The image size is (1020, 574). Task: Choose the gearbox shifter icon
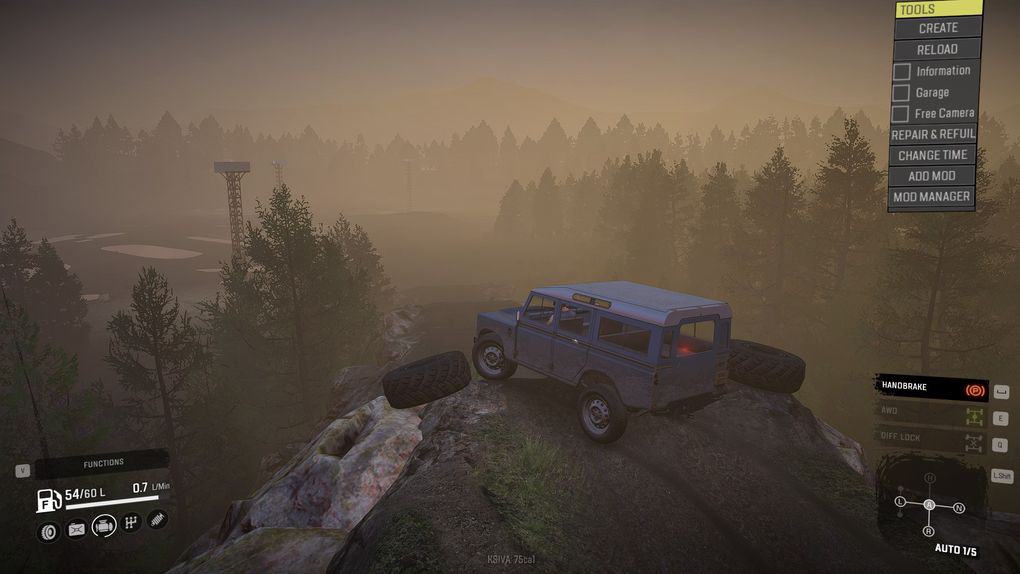click(x=131, y=523)
